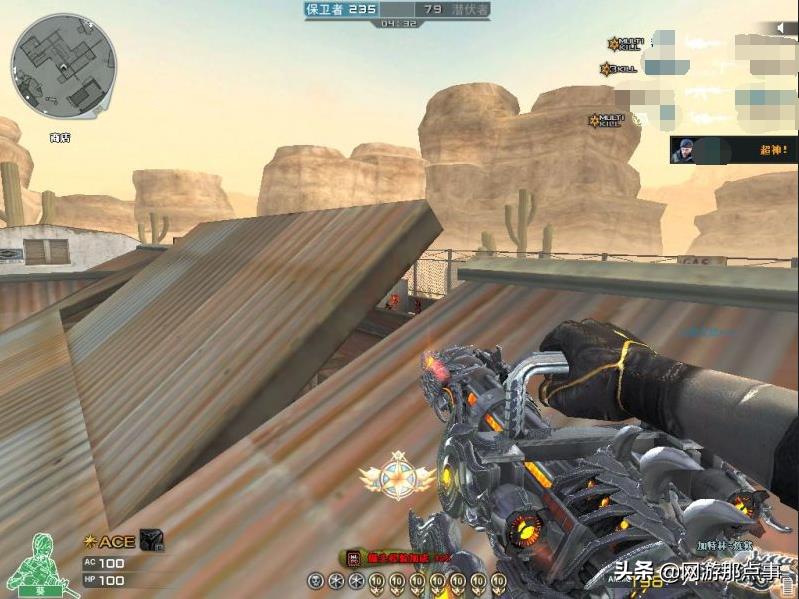Screen dimensions: 799x599
Task: Select the black armor icon beside ACE
Action: tap(150, 540)
